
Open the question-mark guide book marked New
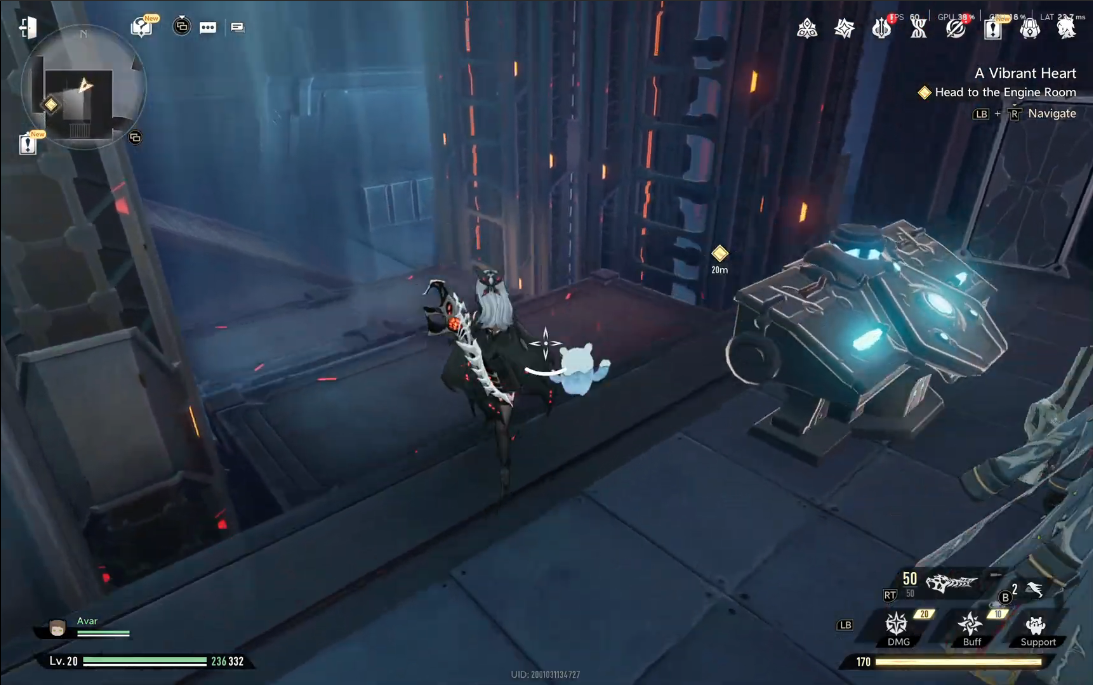(x=142, y=27)
